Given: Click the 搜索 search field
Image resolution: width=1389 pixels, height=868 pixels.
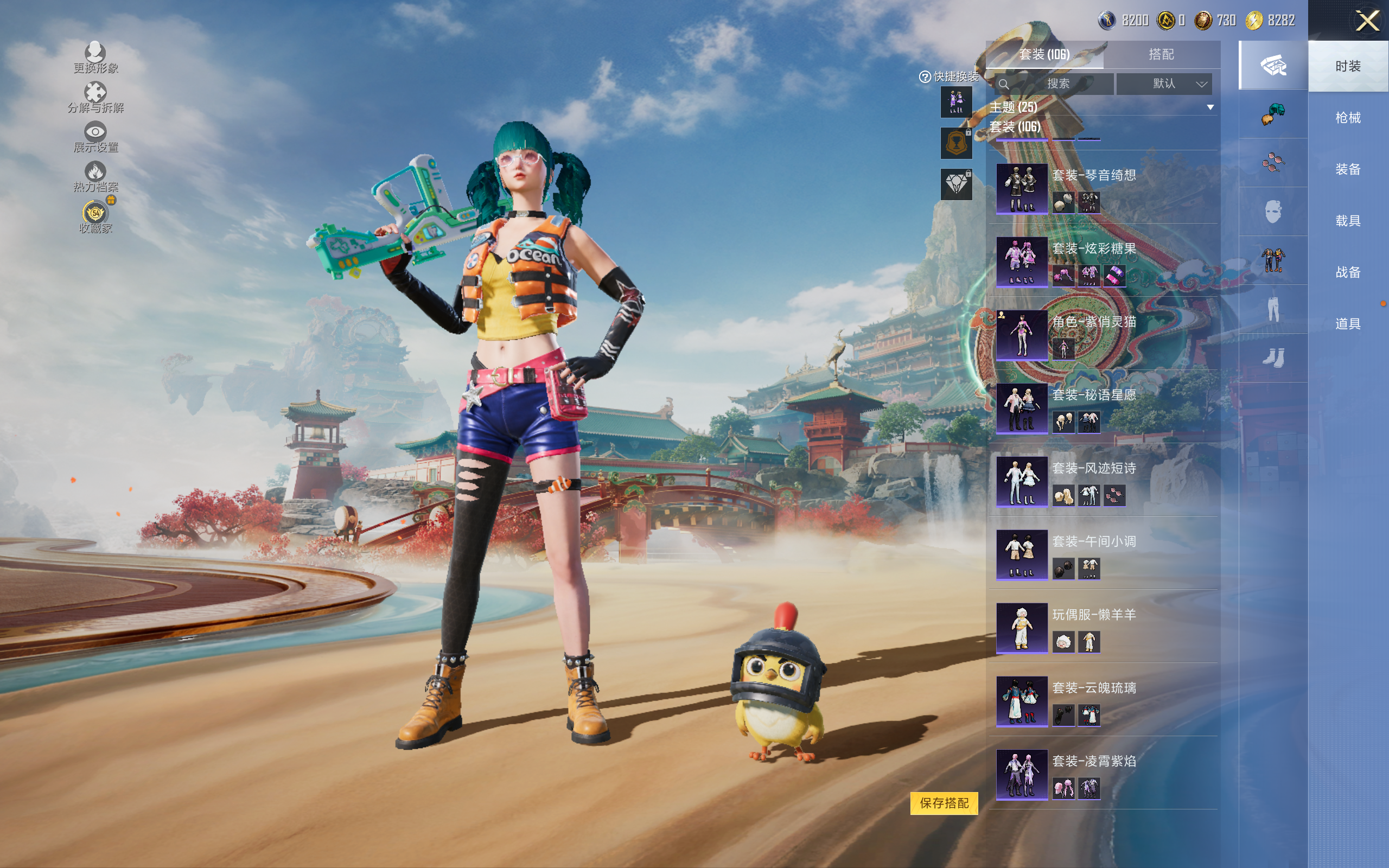Looking at the screenshot, I should (x=1055, y=84).
